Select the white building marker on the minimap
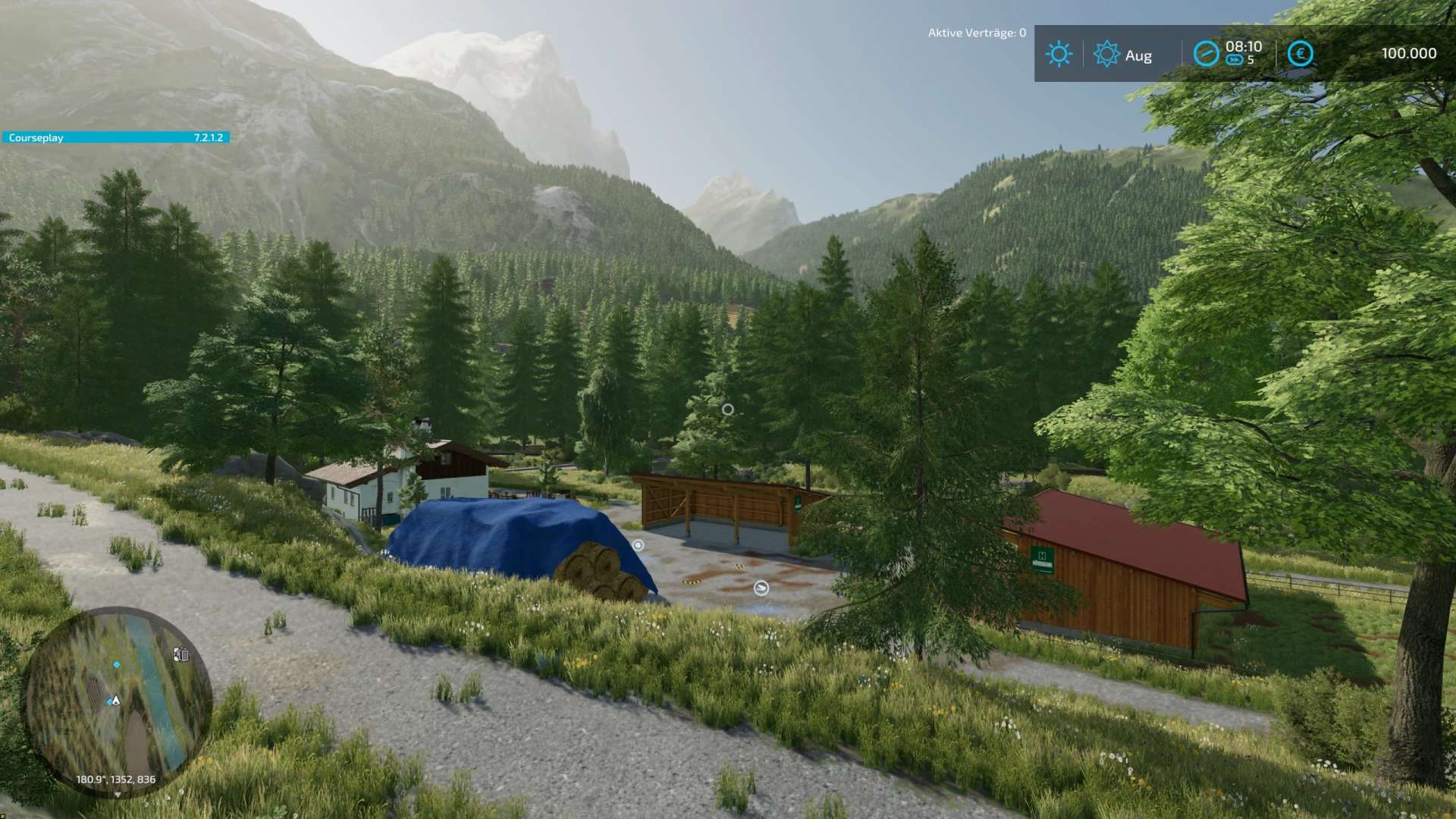 point(180,654)
